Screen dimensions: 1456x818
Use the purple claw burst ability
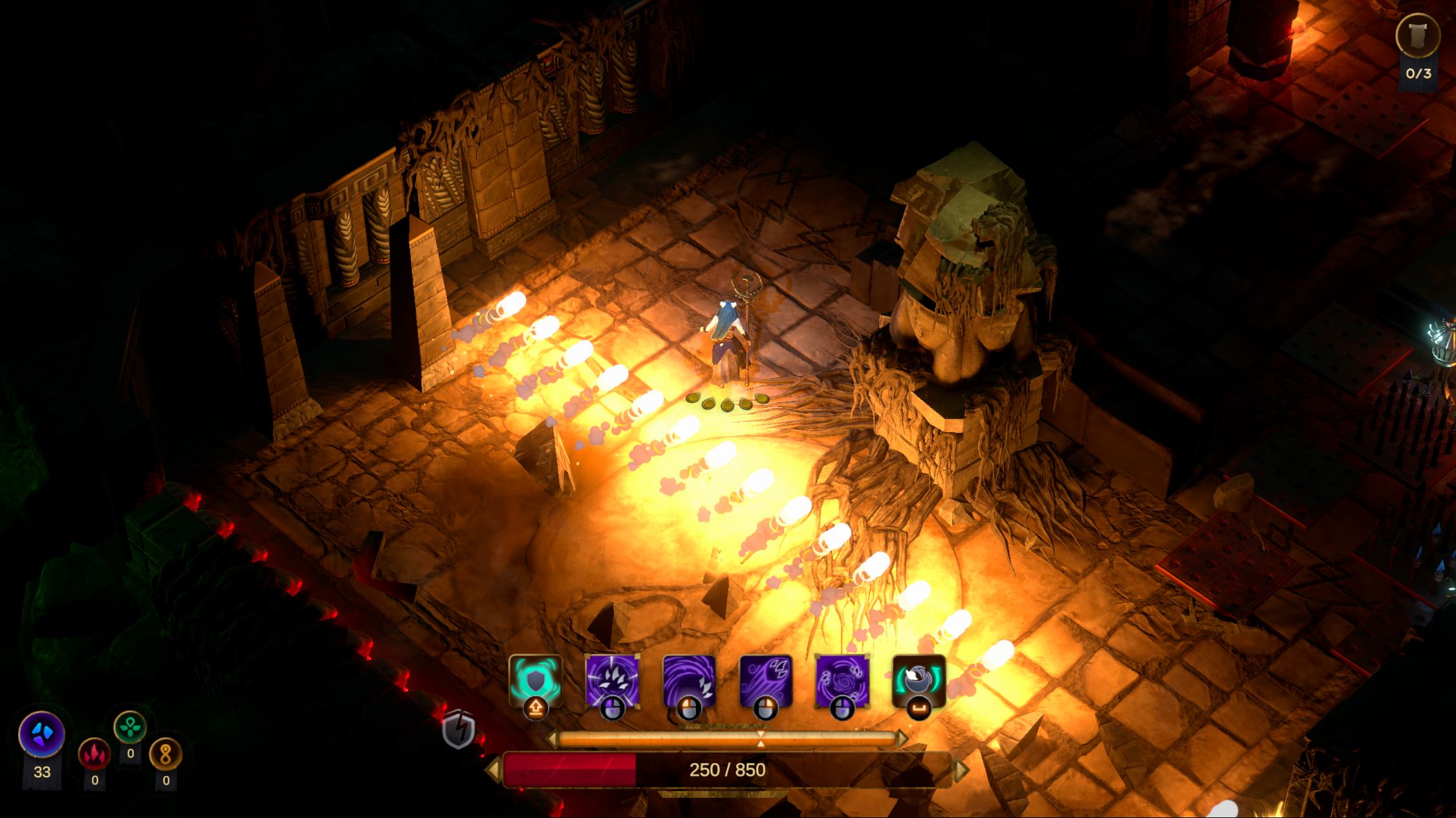(x=612, y=681)
